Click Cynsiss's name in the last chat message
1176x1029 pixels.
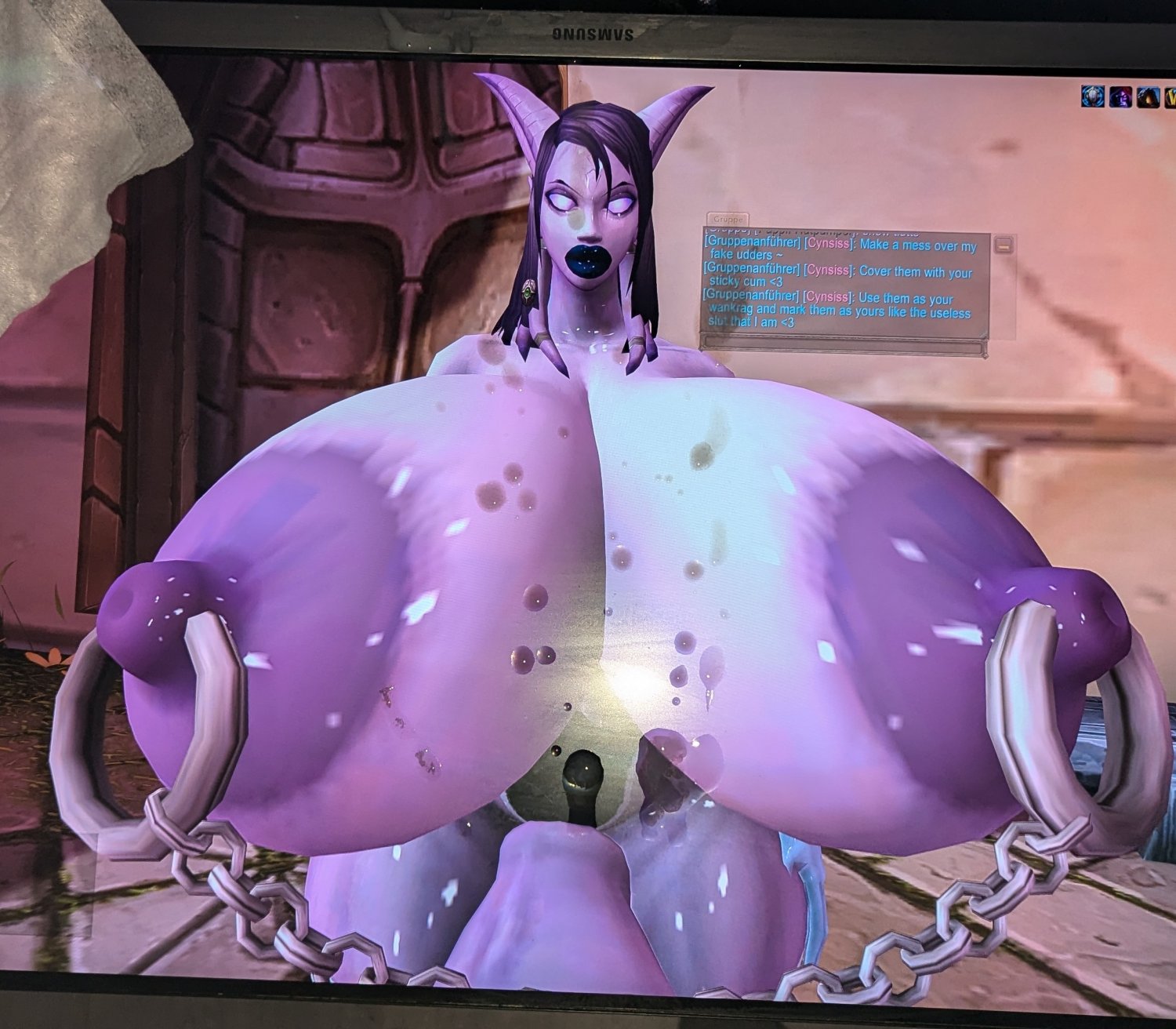(x=828, y=296)
